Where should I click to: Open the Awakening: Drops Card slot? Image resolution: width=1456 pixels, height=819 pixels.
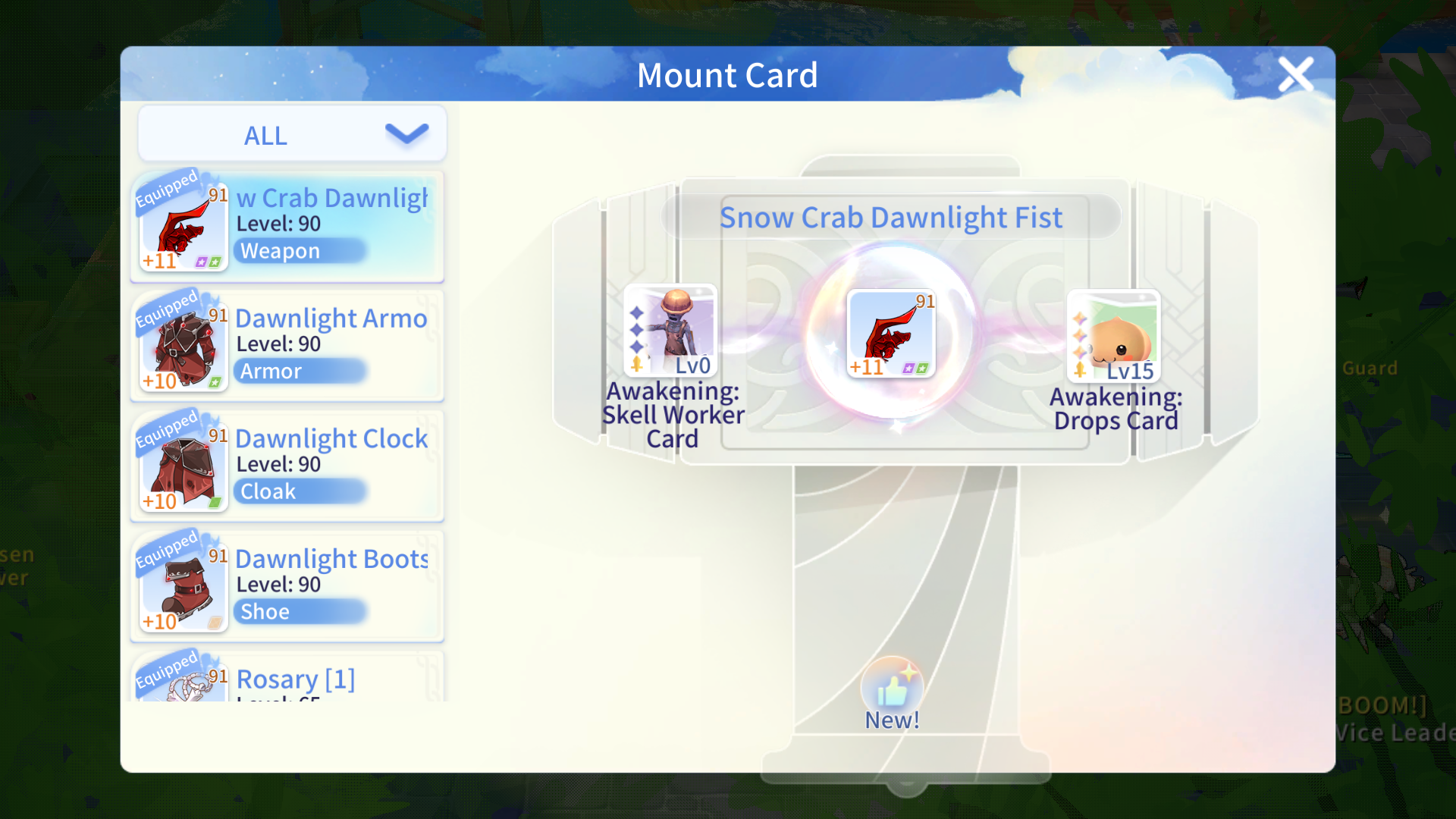click(x=1113, y=336)
